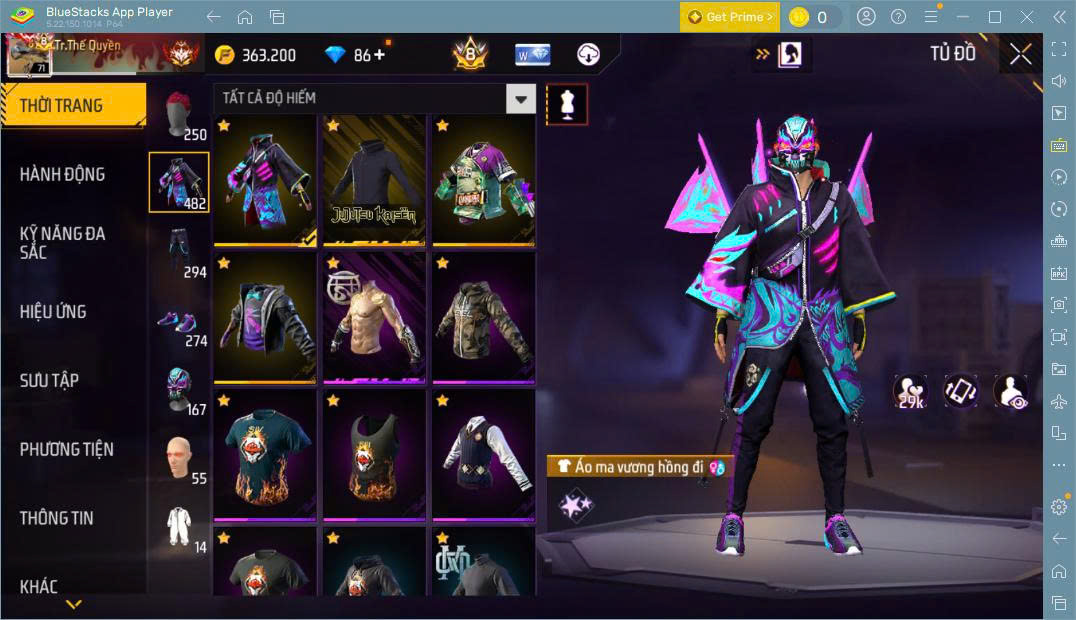
Task: Select the Jujutsu Kaisen black hoodie
Action: coord(374,180)
